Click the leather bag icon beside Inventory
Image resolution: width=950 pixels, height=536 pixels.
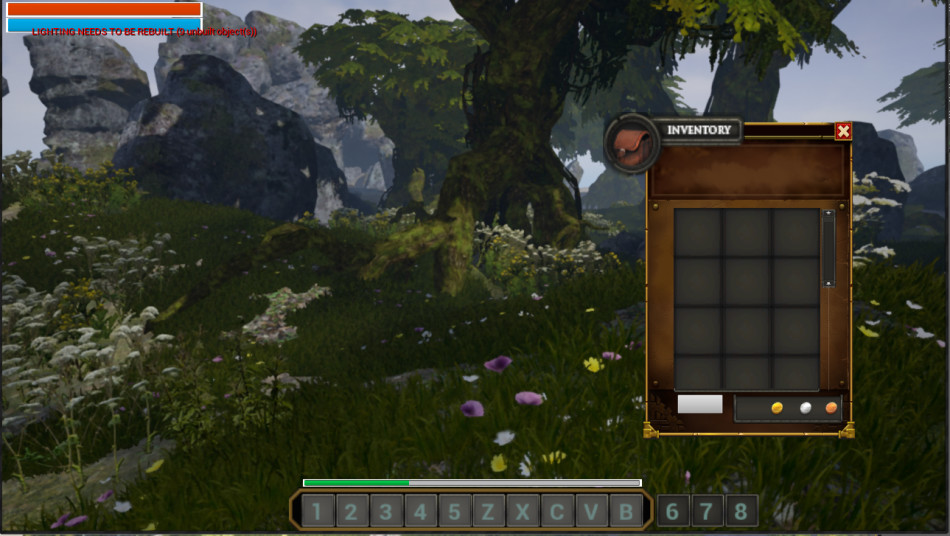(632, 143)
